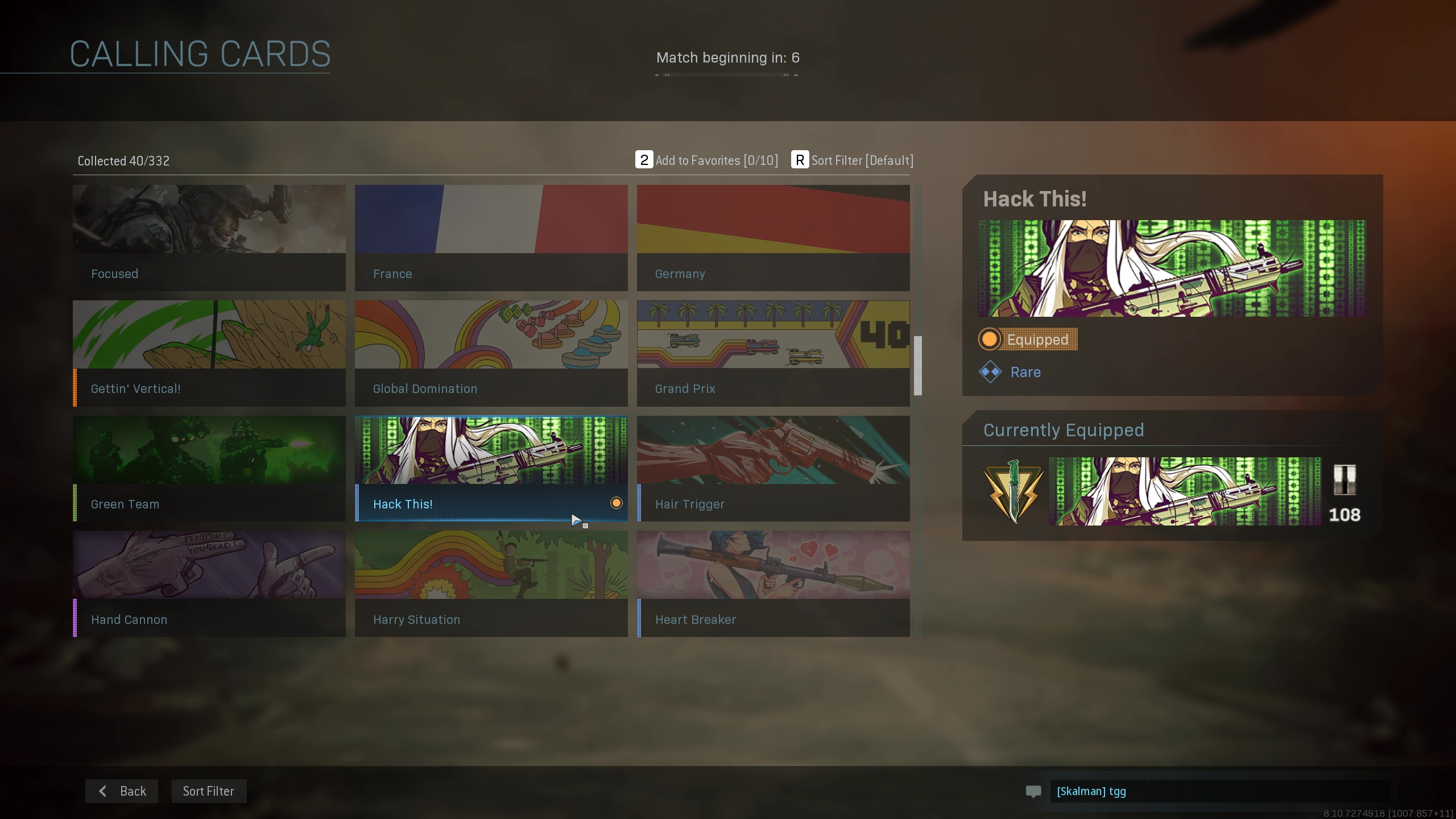Click the [Skalman] tgg player name
Viewport: 1456px width, 819px height.
[x=1091, y=791]
